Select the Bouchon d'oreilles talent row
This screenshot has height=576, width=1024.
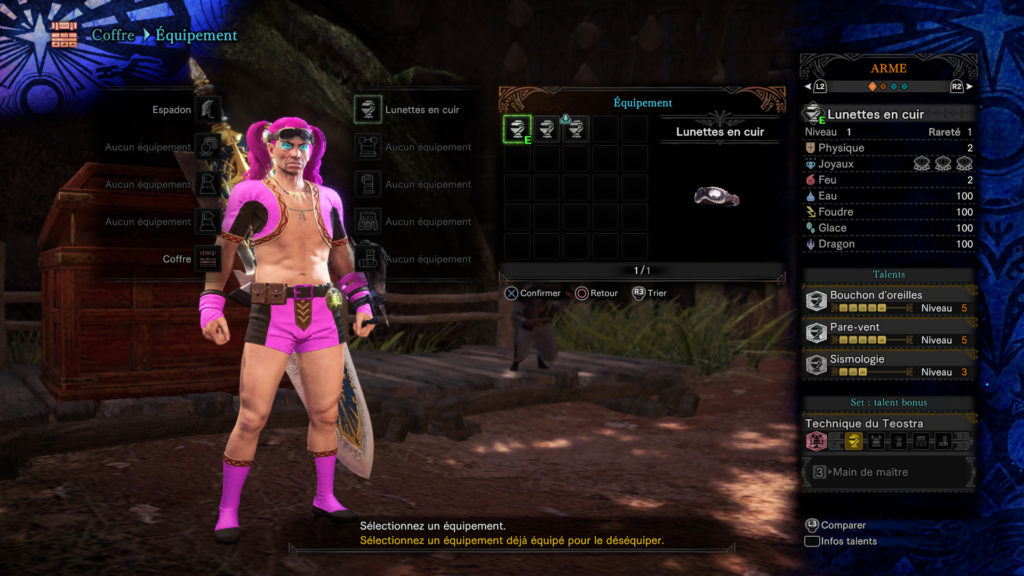click(889, 302)
